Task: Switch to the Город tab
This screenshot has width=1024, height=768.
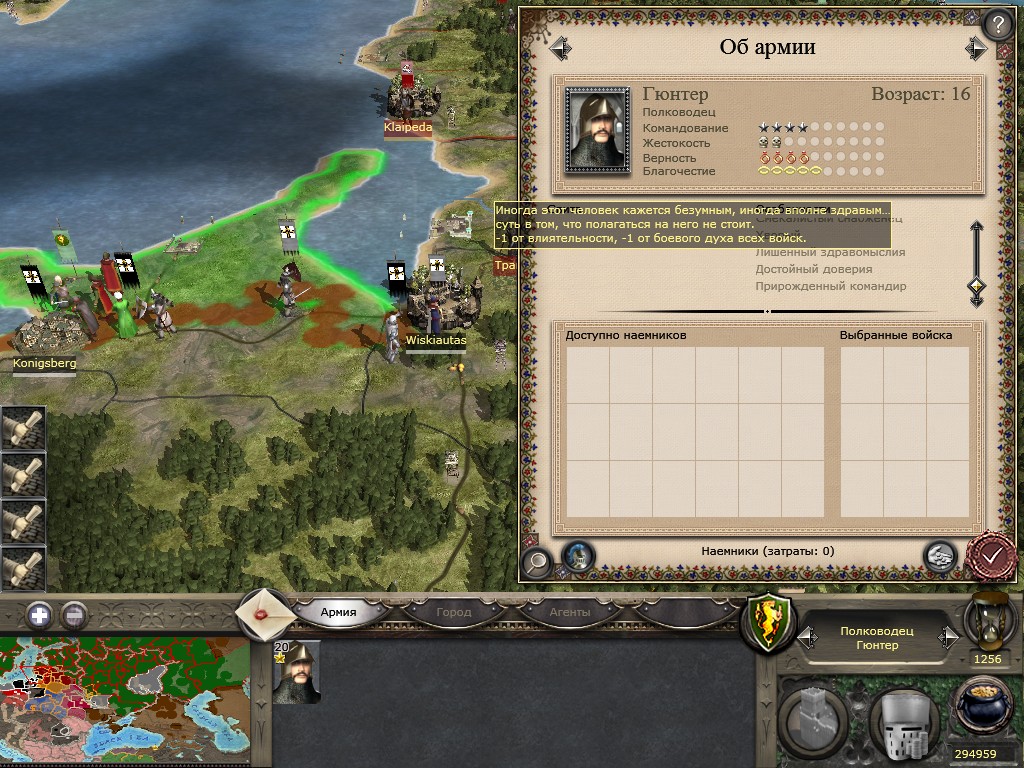Action: [453, 612]
